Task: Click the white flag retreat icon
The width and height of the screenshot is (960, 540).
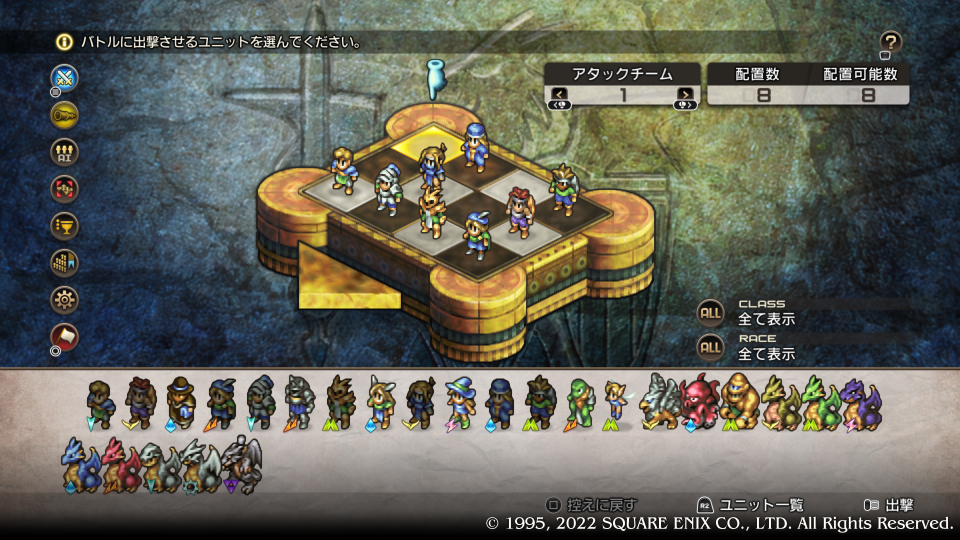Action: [x=65, y=335]
